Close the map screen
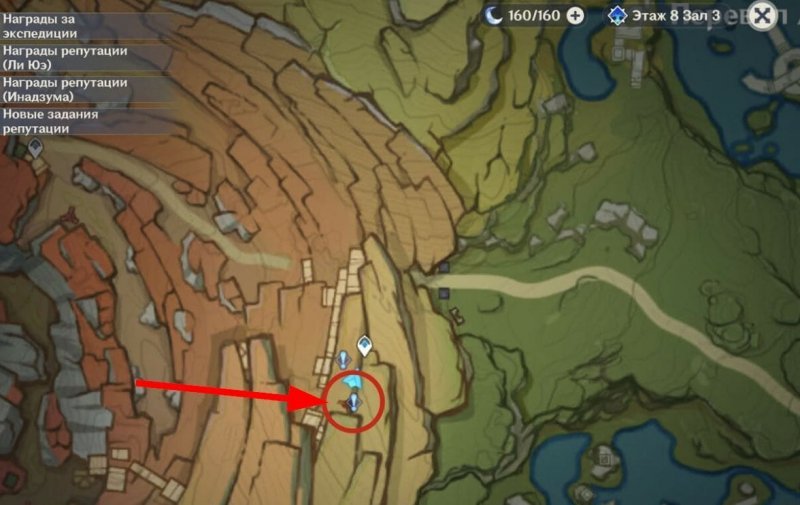This screenshot has width=800, height=505. point(763,16)
